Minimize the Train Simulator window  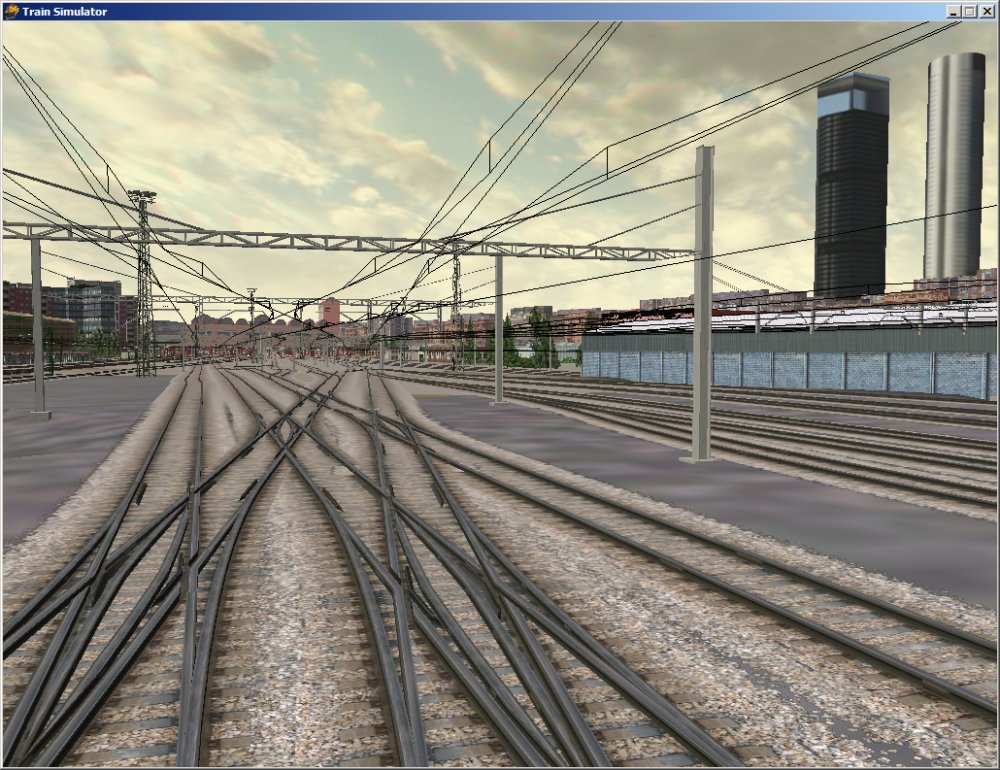[x=955, y=11]
